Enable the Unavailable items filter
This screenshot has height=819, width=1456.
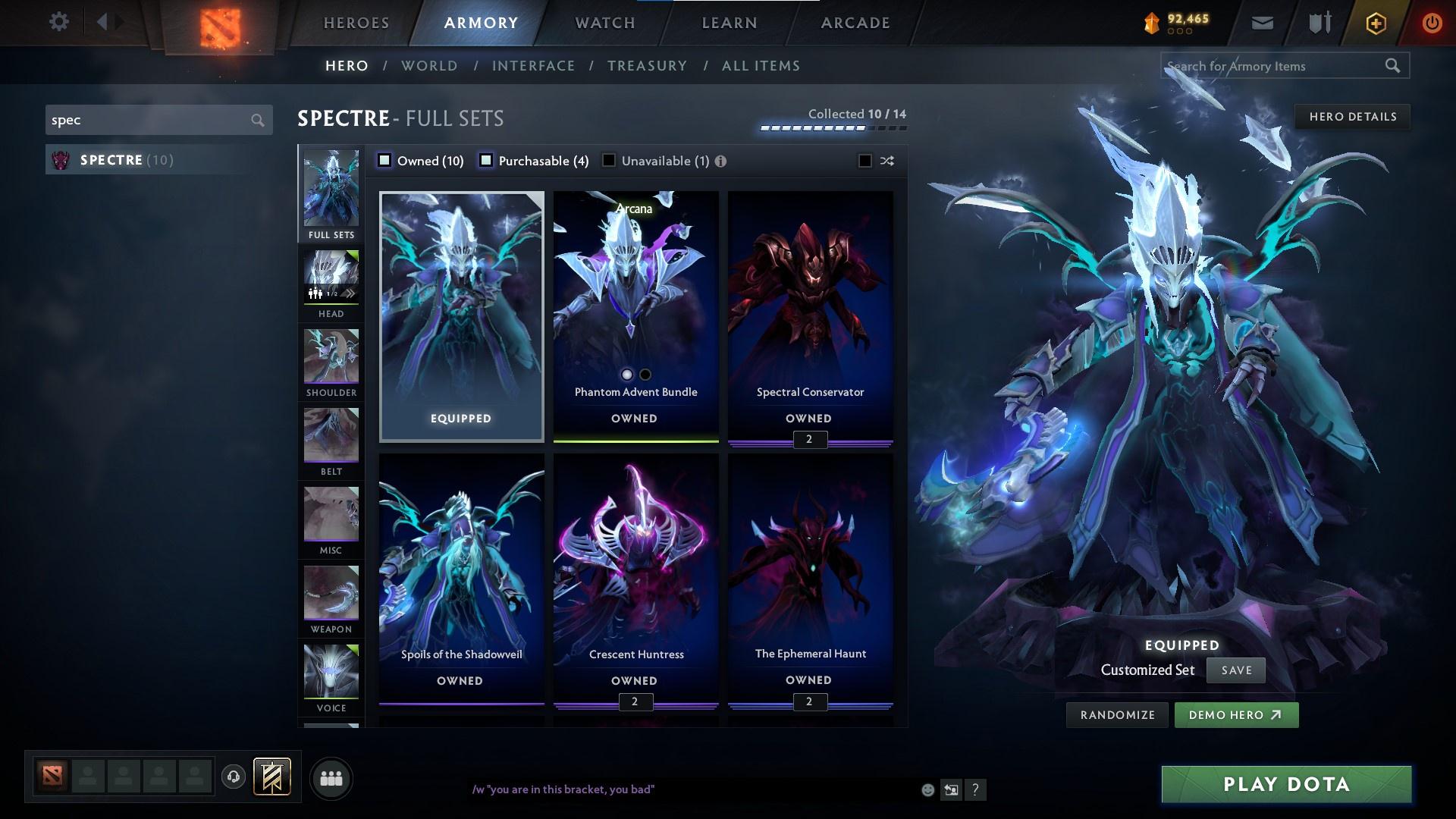click(x=609, y=160)
